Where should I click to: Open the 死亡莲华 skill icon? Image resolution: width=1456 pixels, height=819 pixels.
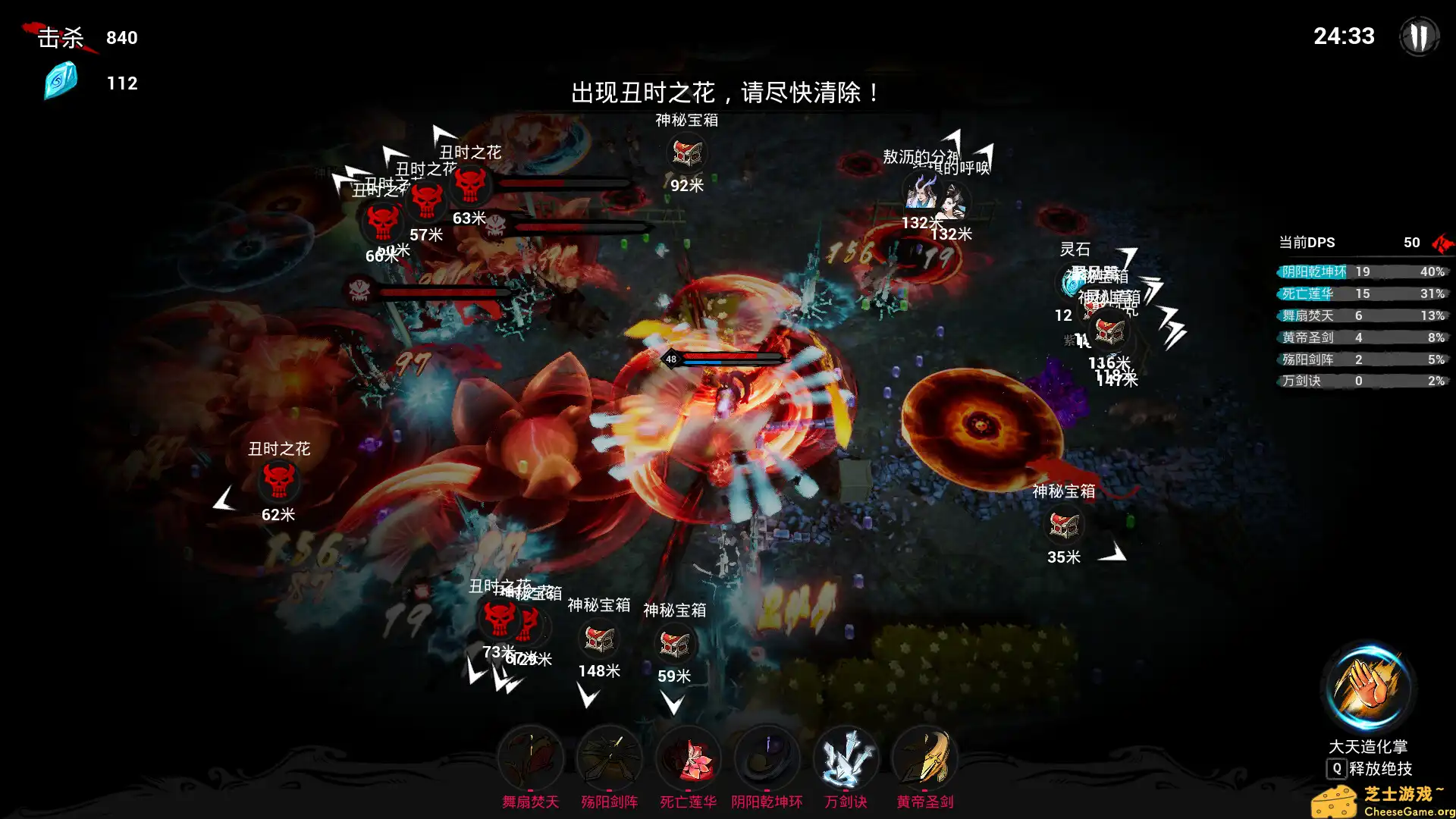point(689,756)
